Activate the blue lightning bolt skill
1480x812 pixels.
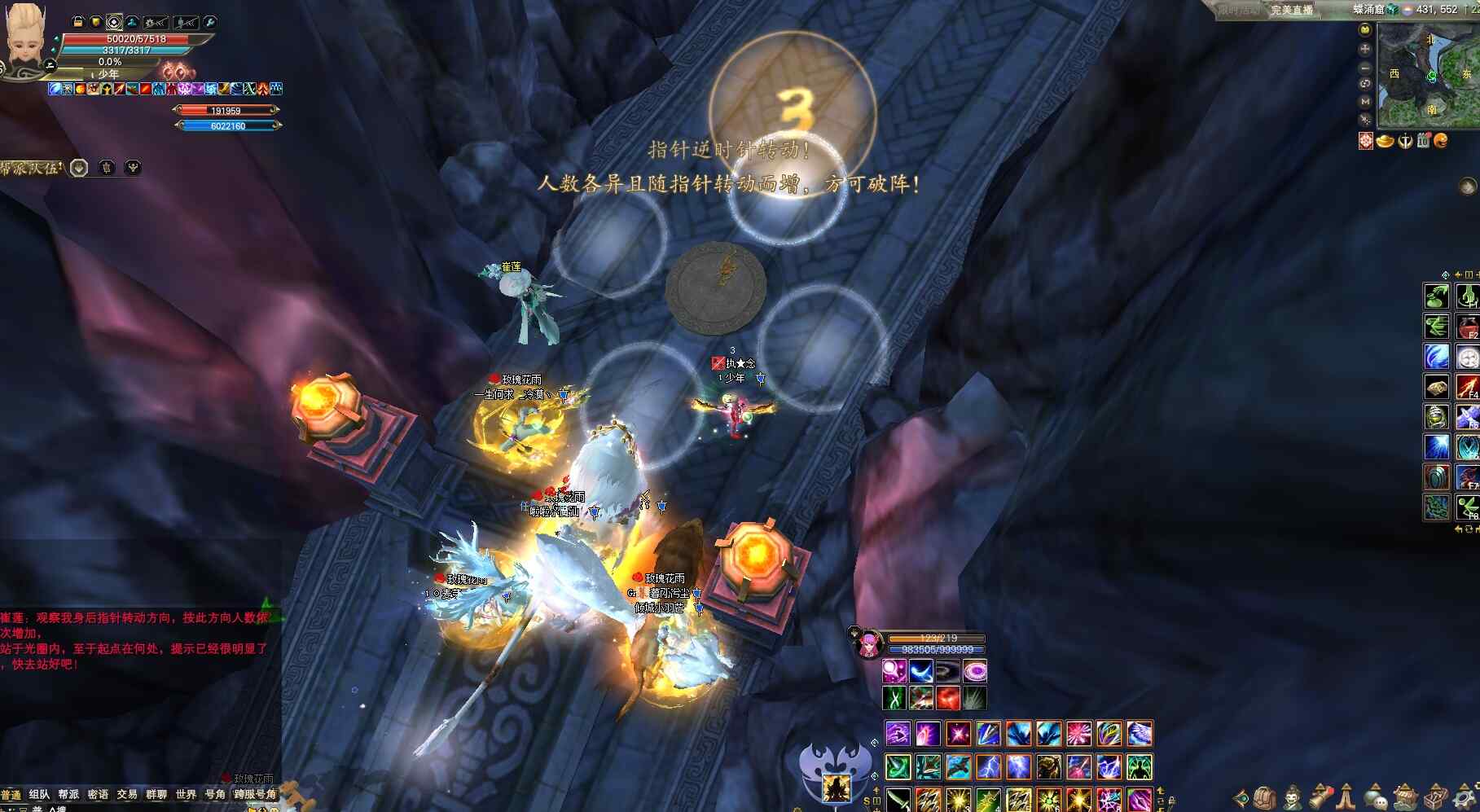pos(988,766)
